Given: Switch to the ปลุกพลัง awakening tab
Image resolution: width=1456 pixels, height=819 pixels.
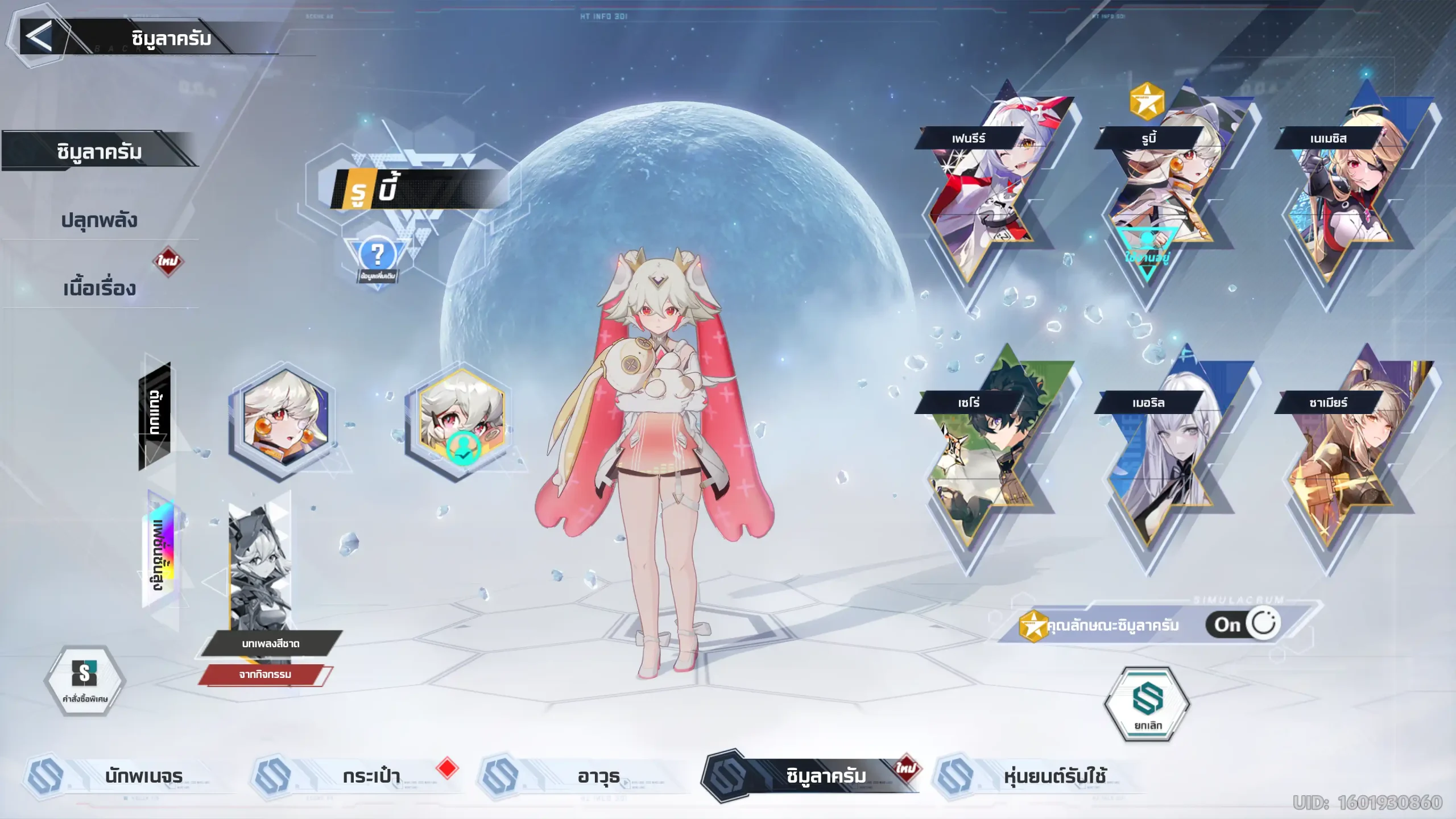Looking at the screenshot, I should click(x=100, y=220).
